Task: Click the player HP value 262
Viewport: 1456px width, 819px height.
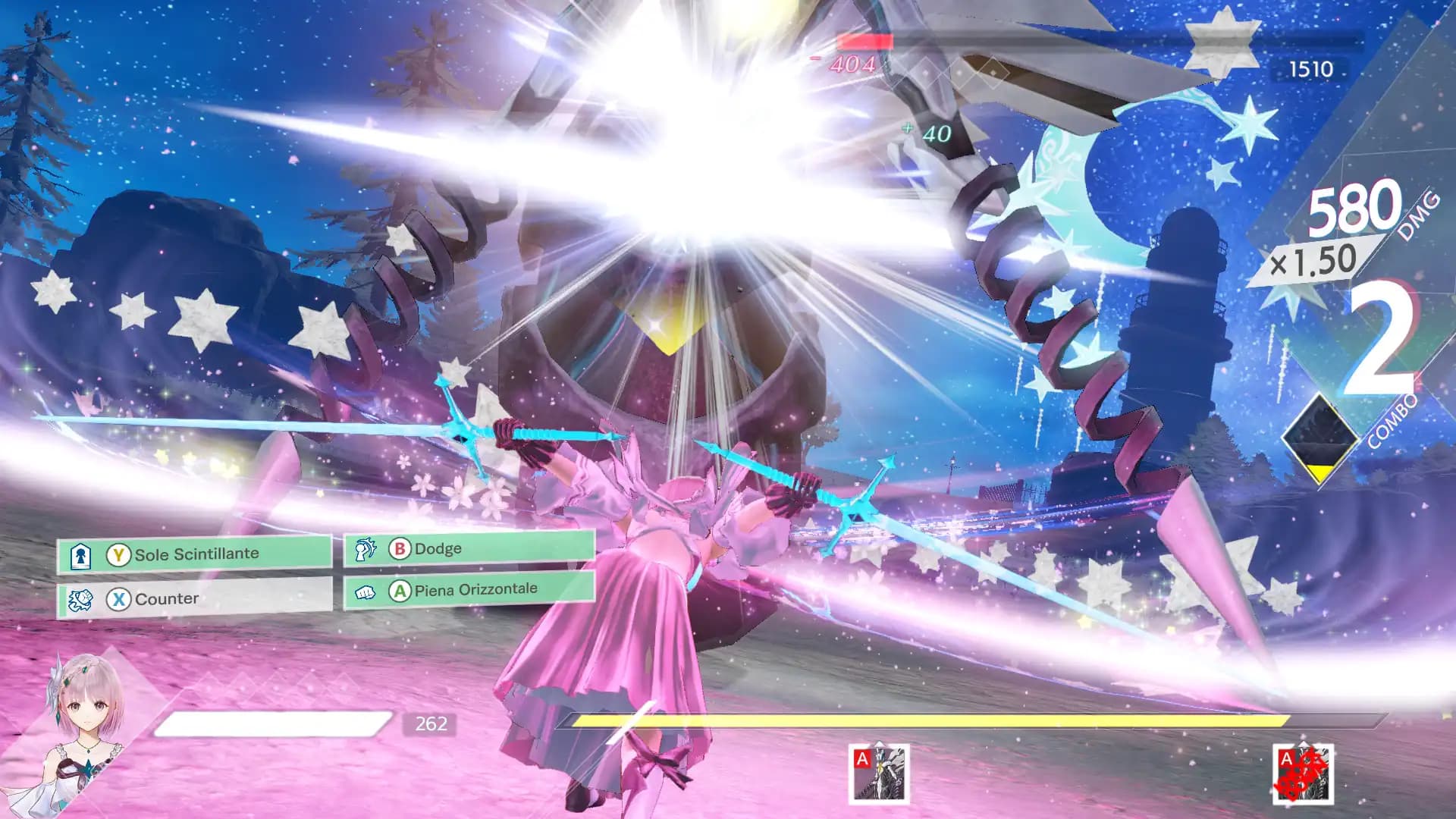Action: (429, 725)
